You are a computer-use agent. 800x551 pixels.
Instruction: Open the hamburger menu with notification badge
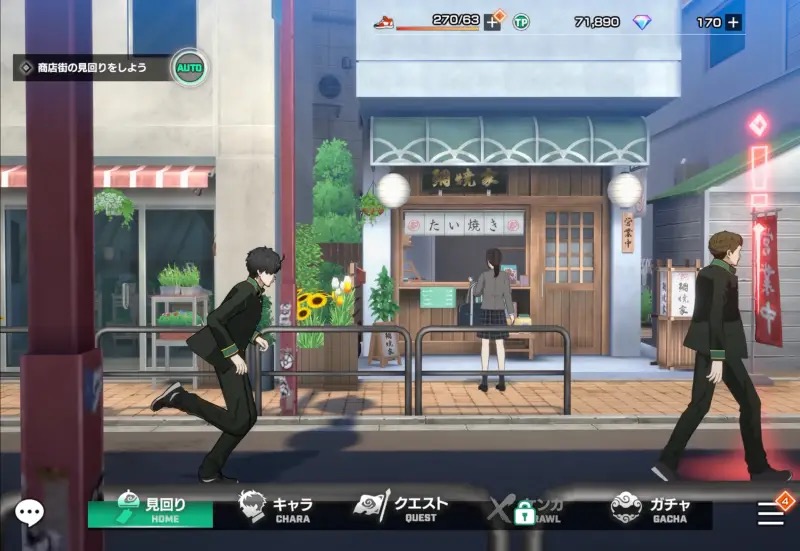[771, 512]
